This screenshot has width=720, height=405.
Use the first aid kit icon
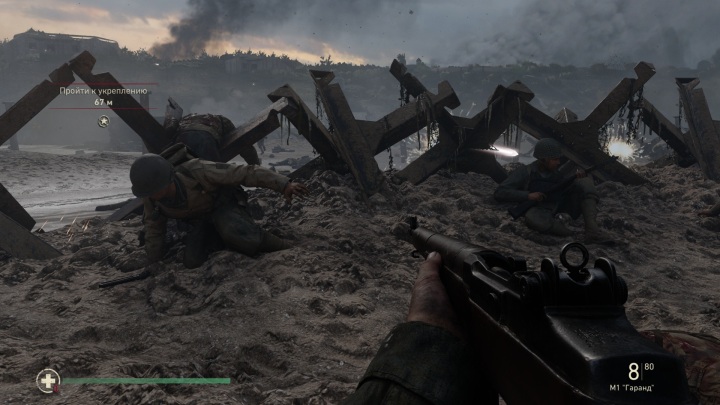47,380
